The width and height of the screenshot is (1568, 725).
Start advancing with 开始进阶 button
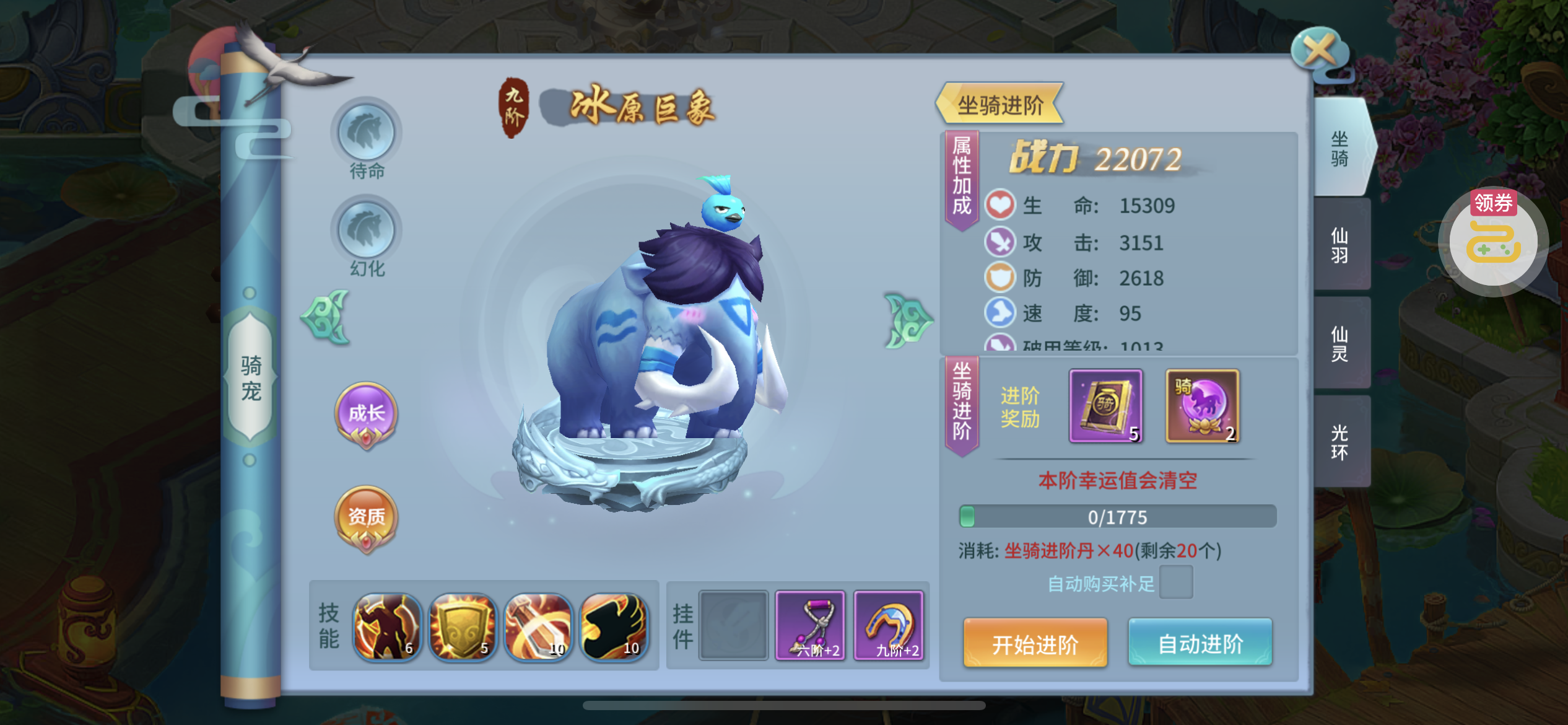point(1035,643)
